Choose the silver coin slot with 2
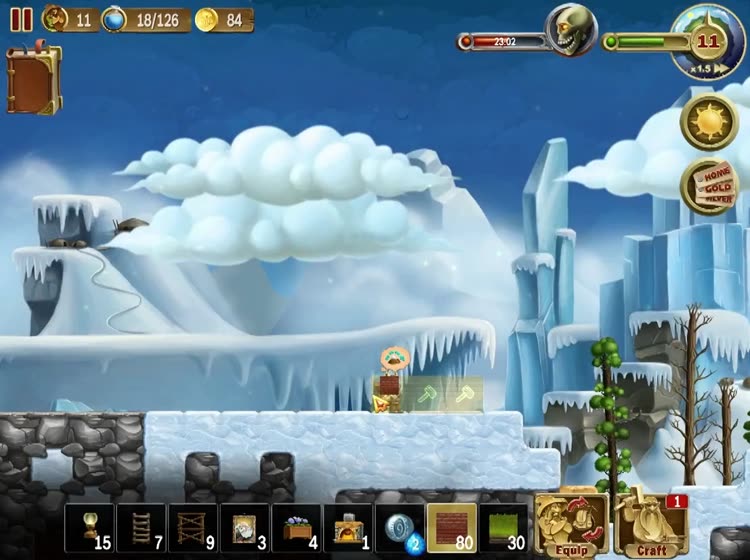 pos(400,527)
